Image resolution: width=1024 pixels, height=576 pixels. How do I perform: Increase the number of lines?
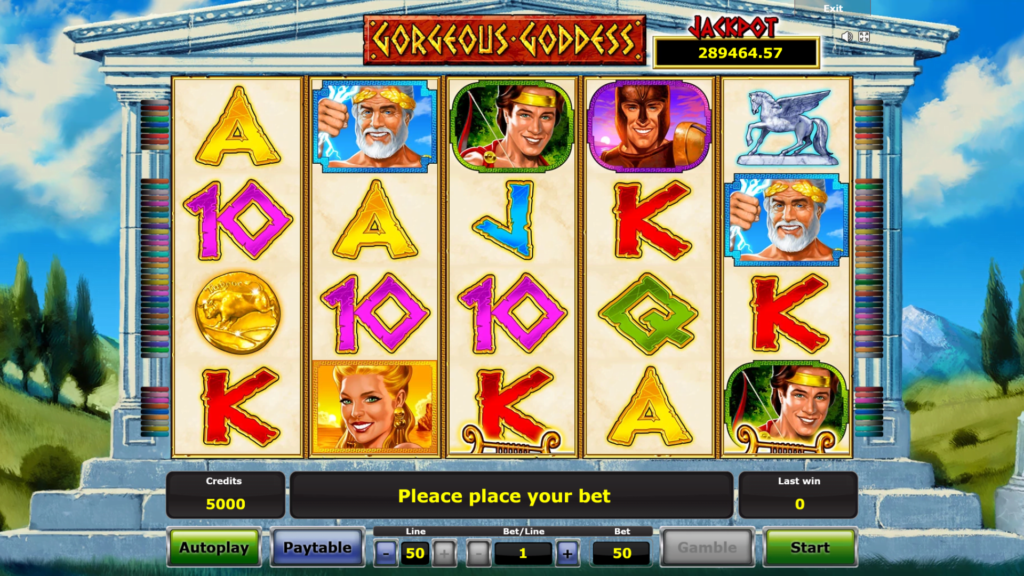[444, 553]
